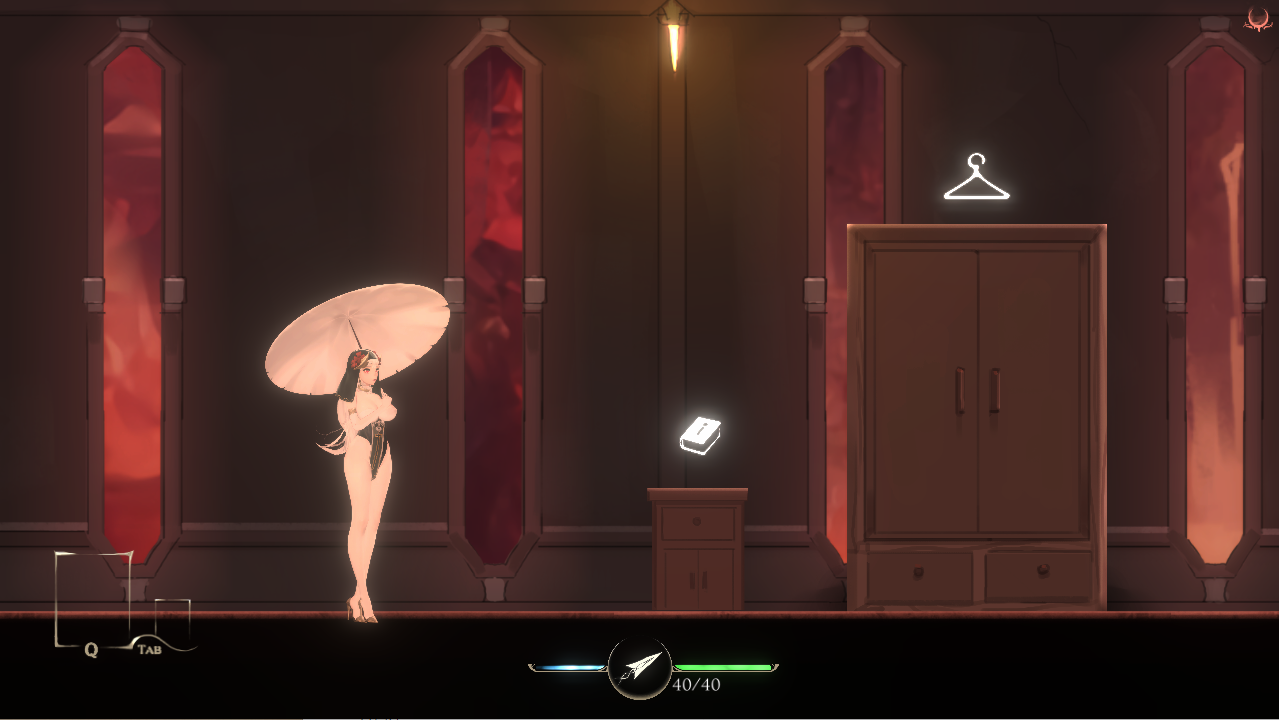1279x720 pixels.
Task: Click the red crescent emblem icon
Action: coord(1258,18)
